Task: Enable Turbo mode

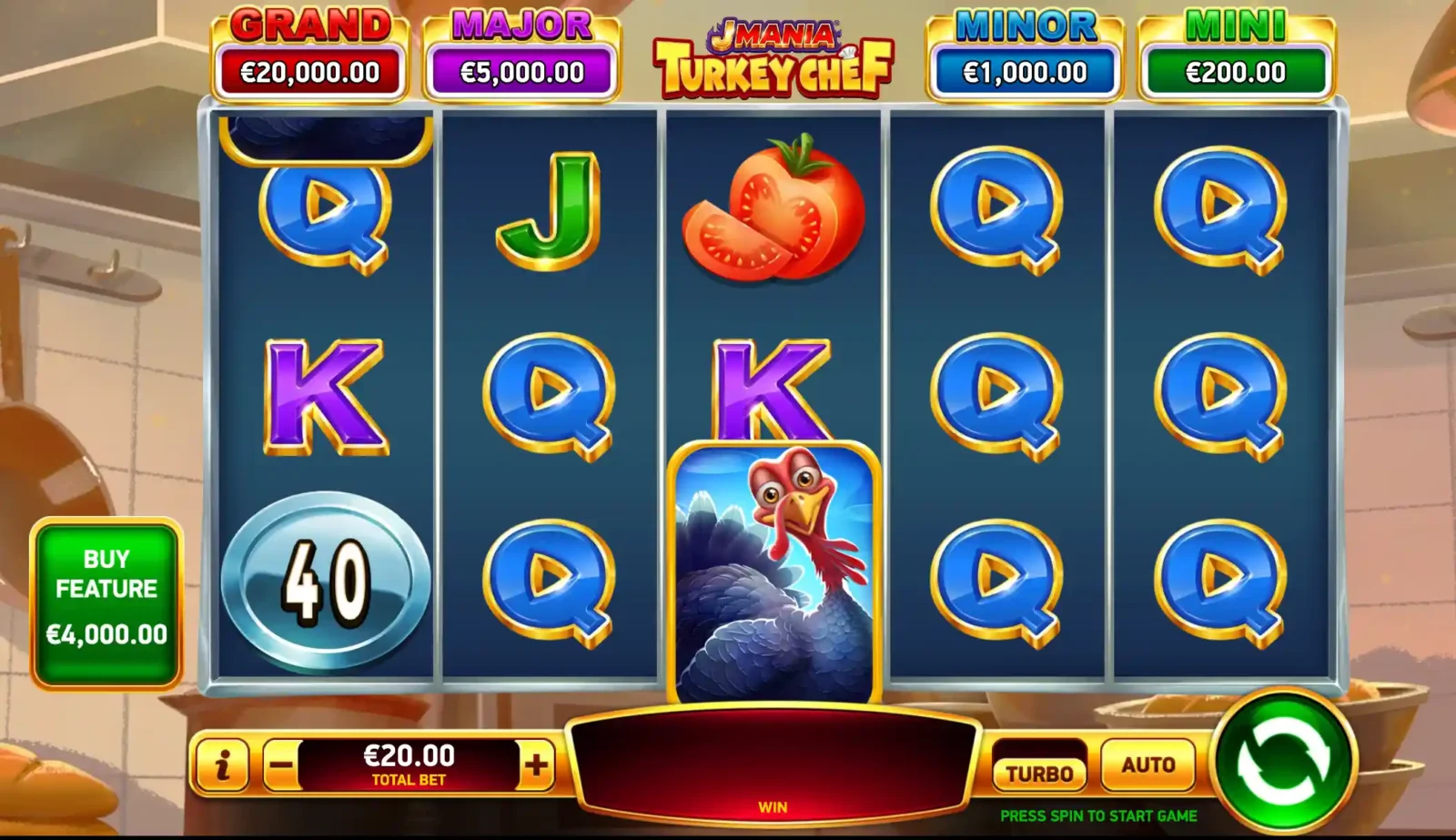Action: pyautogui.click(x=1038, y=770)
